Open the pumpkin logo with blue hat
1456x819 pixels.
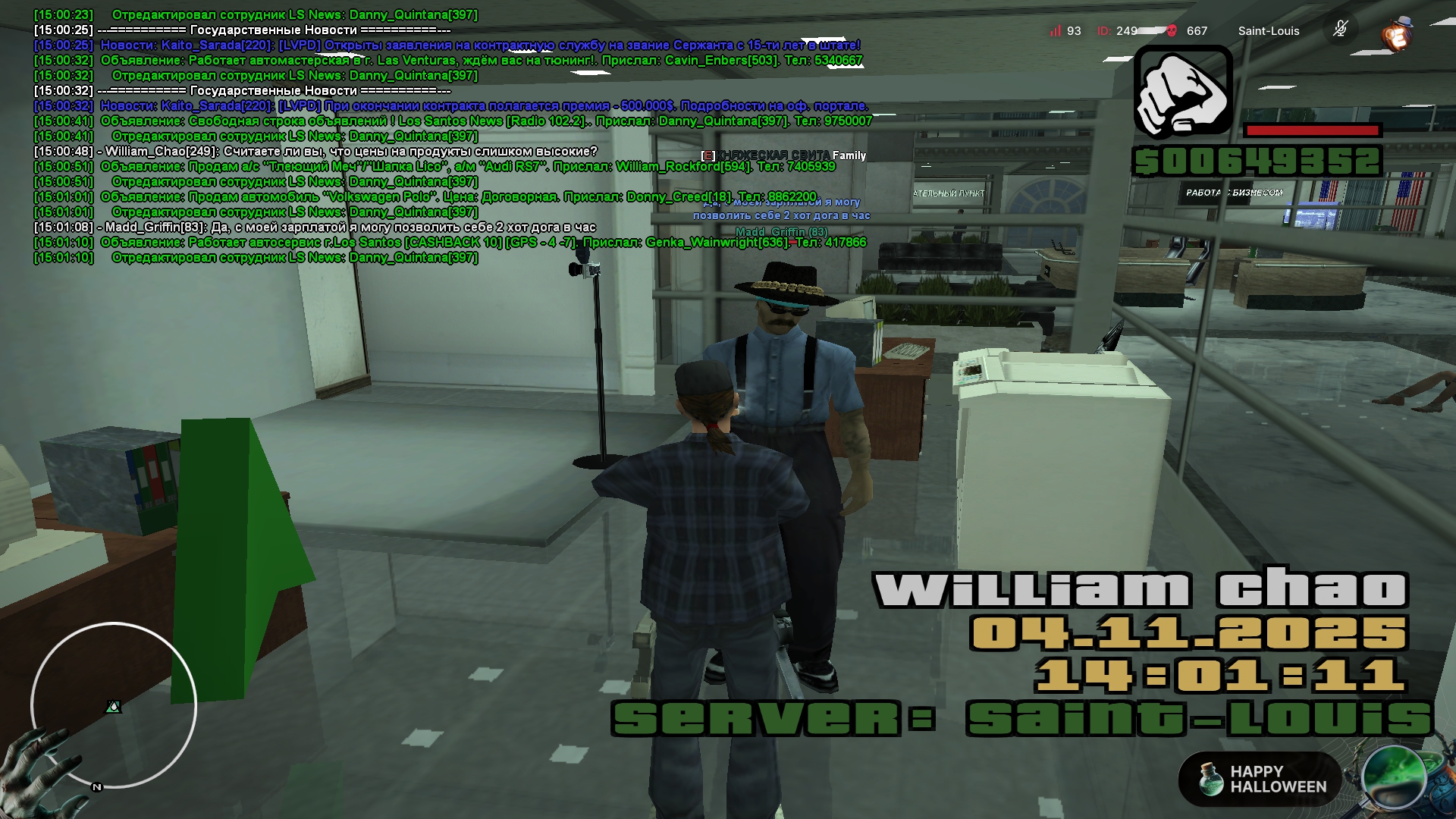click(1396, 33)
